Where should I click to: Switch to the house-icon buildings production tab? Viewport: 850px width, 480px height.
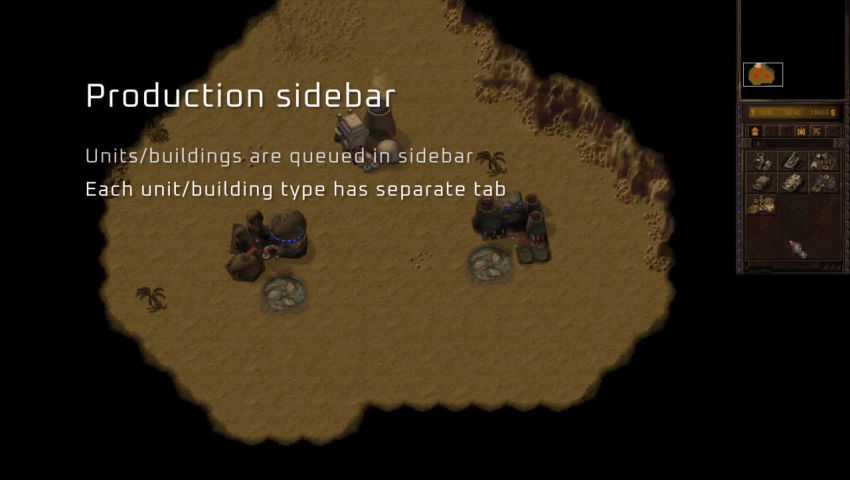pos(755,131)
